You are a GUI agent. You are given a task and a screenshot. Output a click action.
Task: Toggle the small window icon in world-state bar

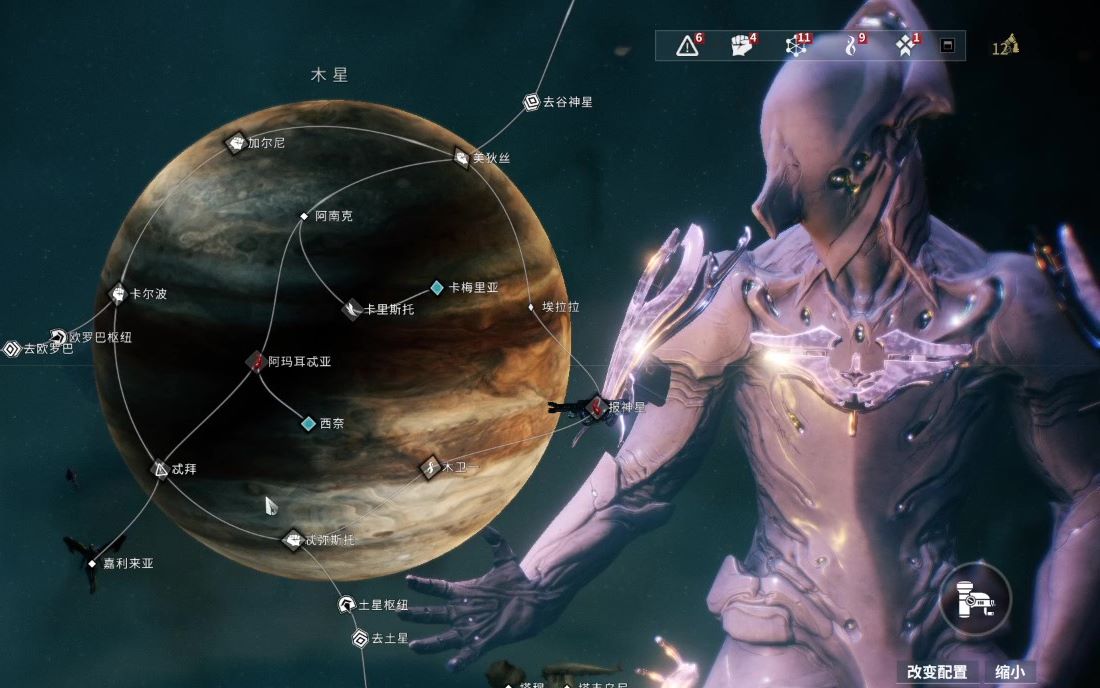point(947,46)
